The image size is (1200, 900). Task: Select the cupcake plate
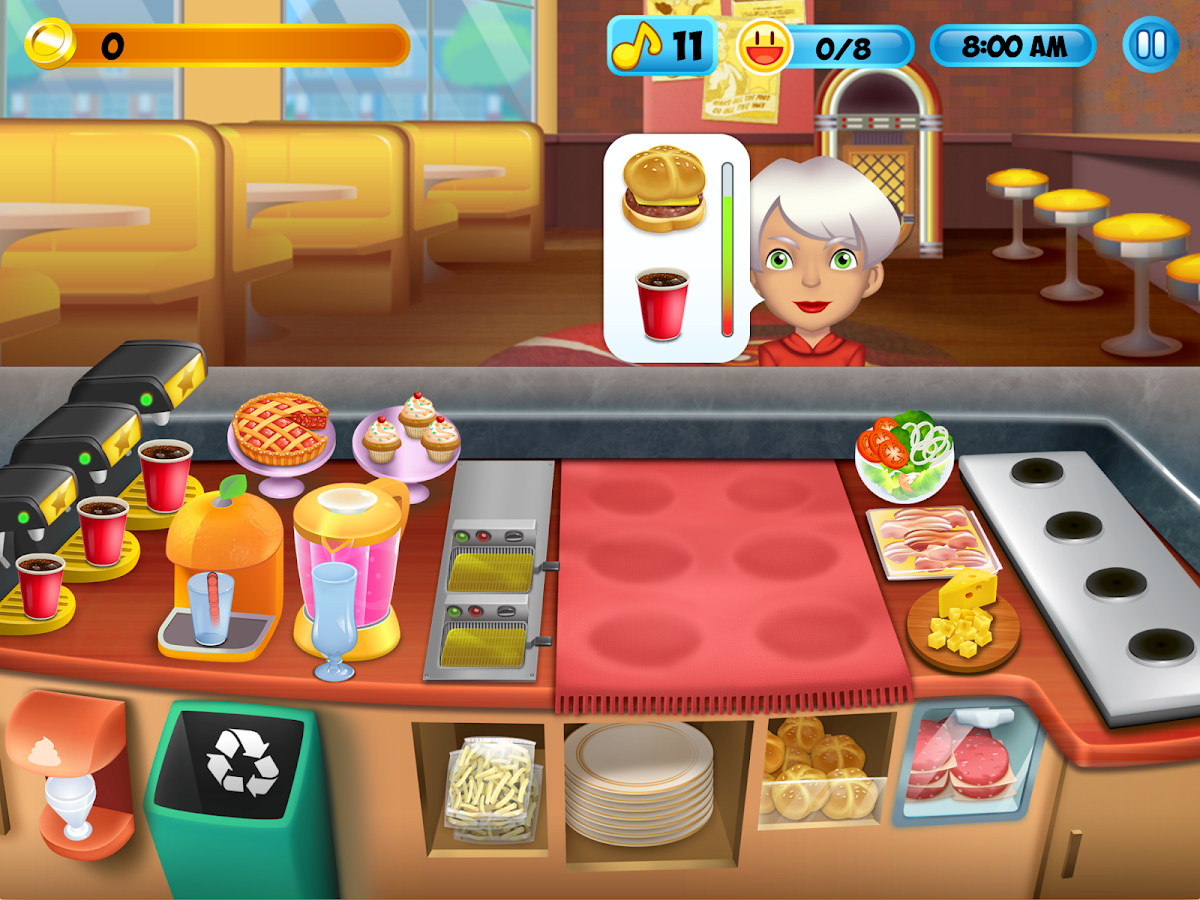408,435
